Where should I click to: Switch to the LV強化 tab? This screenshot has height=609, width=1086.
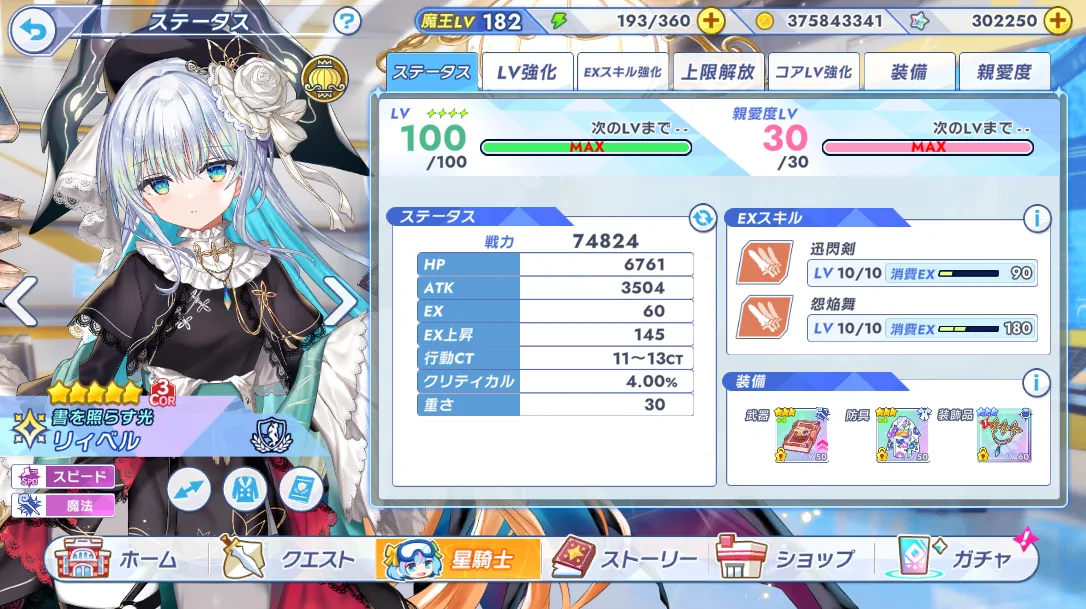tap(526, 72)
